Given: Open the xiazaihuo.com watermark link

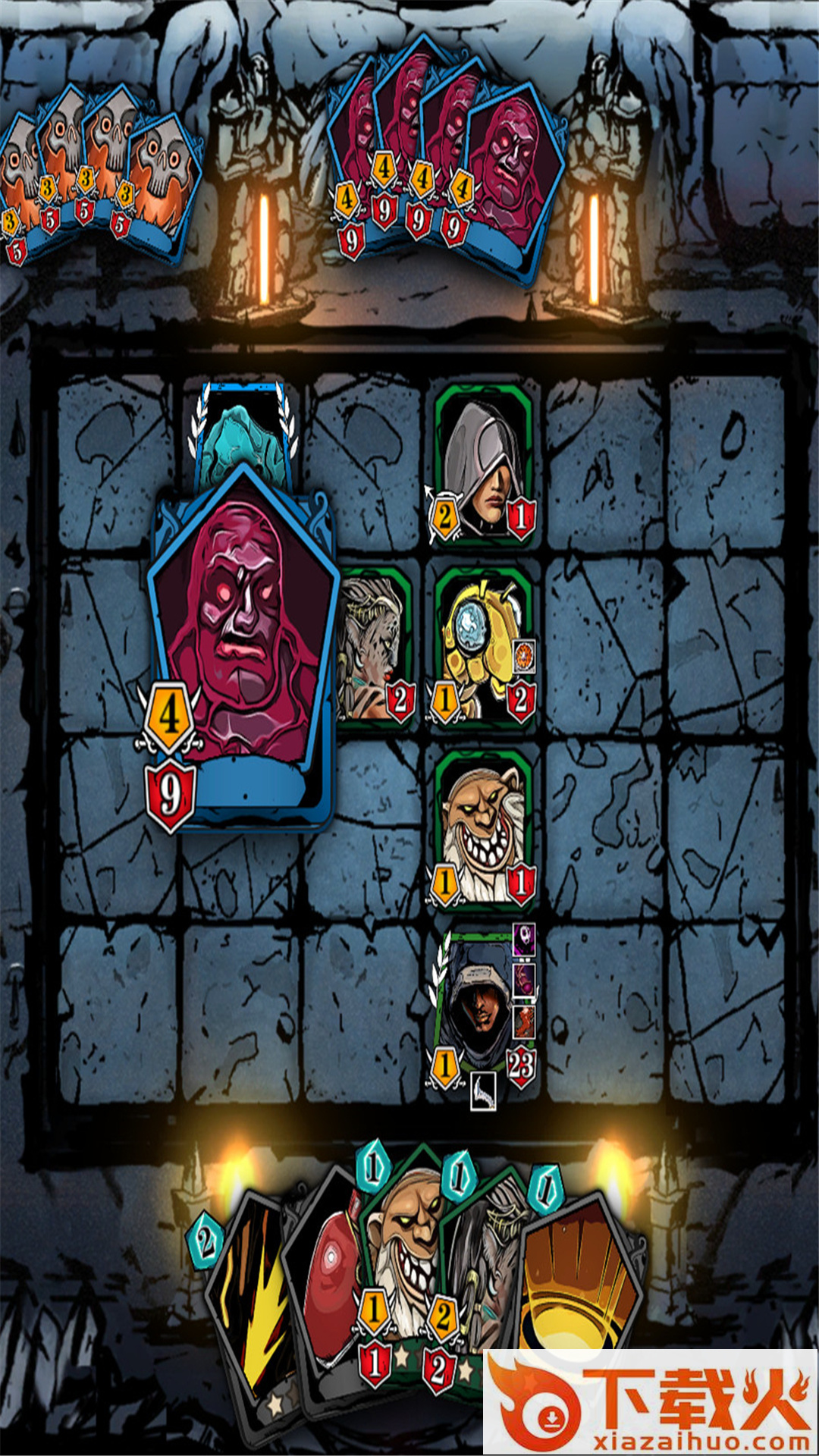Looking at the screenshot, I should click(x=651, y=1401).
